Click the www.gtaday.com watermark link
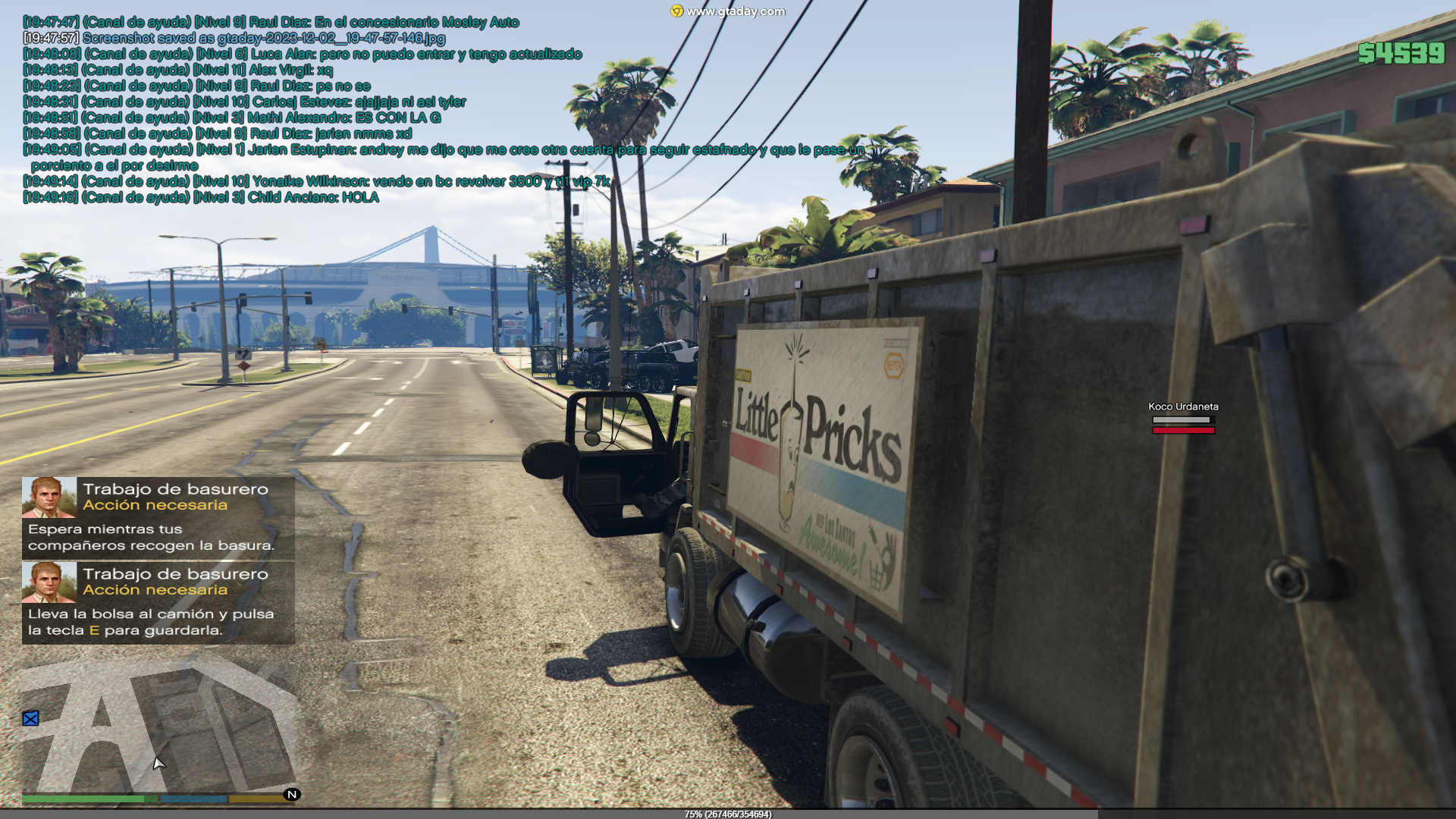 (x=729, y=11)
